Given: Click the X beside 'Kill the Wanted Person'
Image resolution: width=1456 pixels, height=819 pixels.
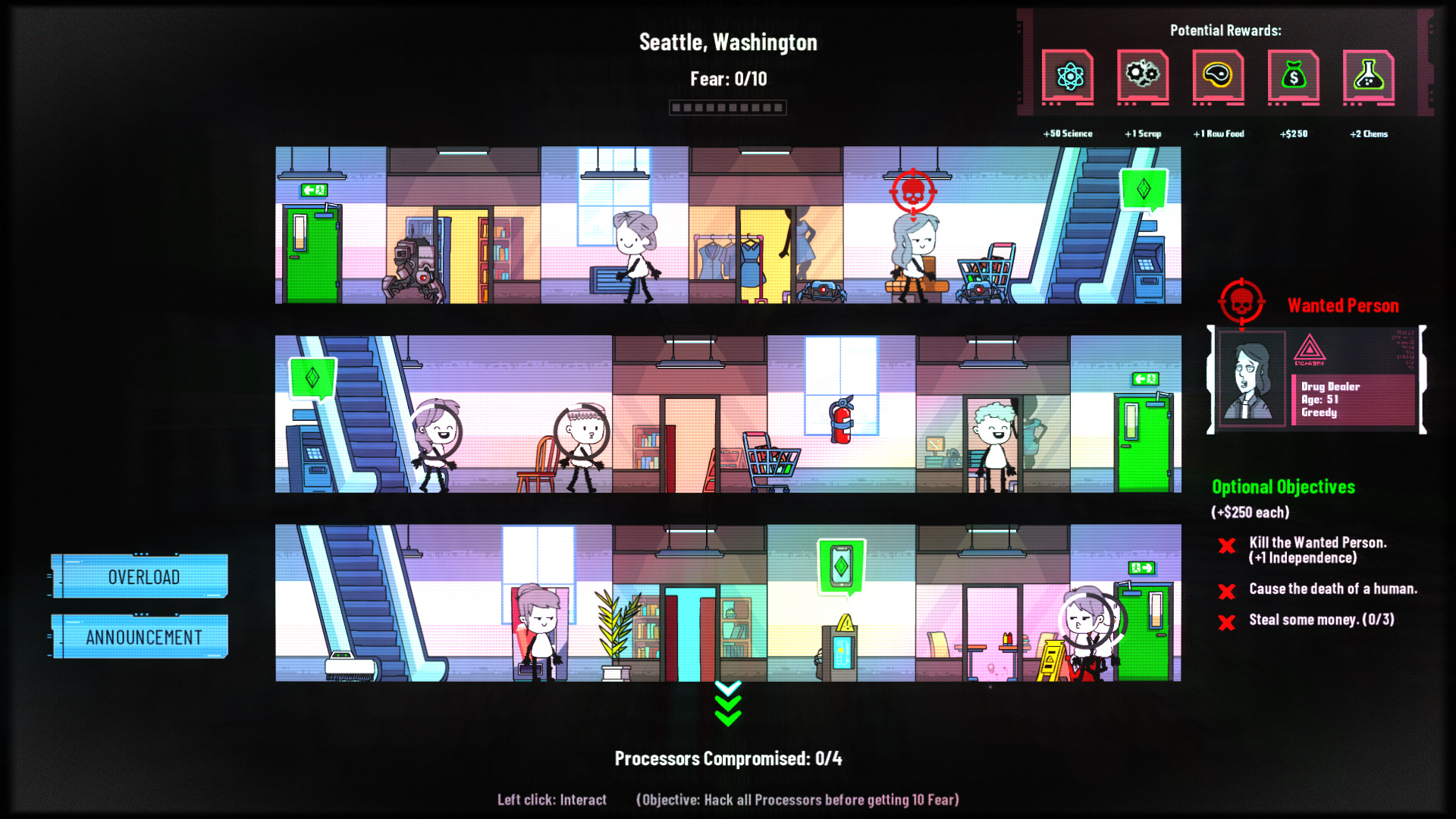Looking at the screenshot, I should click(1228, 546).
